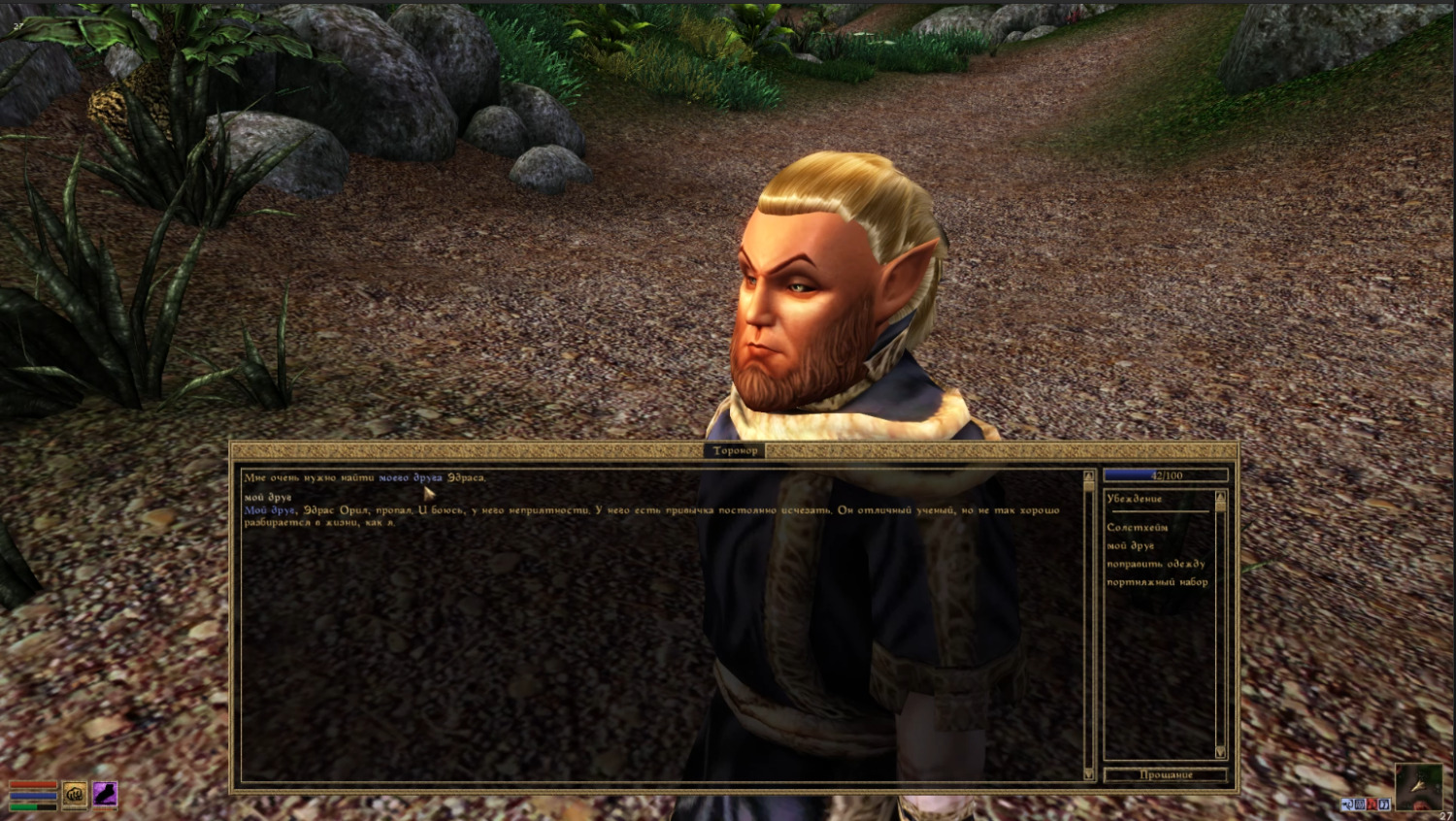Ask about поправить одежду
This screenshot has height=821, width=1456.
1155,564
